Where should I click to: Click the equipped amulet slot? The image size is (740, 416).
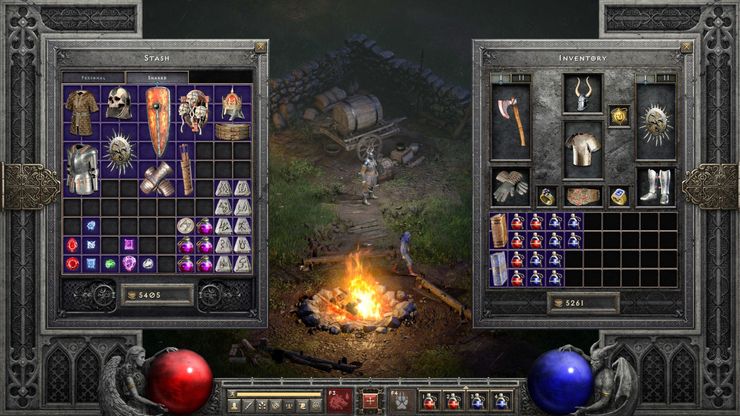tap(620, 116)
